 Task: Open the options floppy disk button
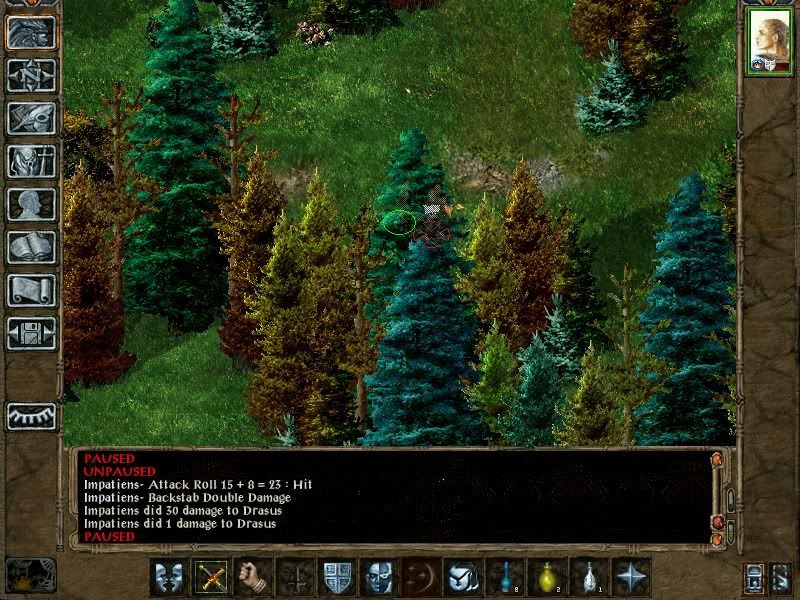click(31, 333)
